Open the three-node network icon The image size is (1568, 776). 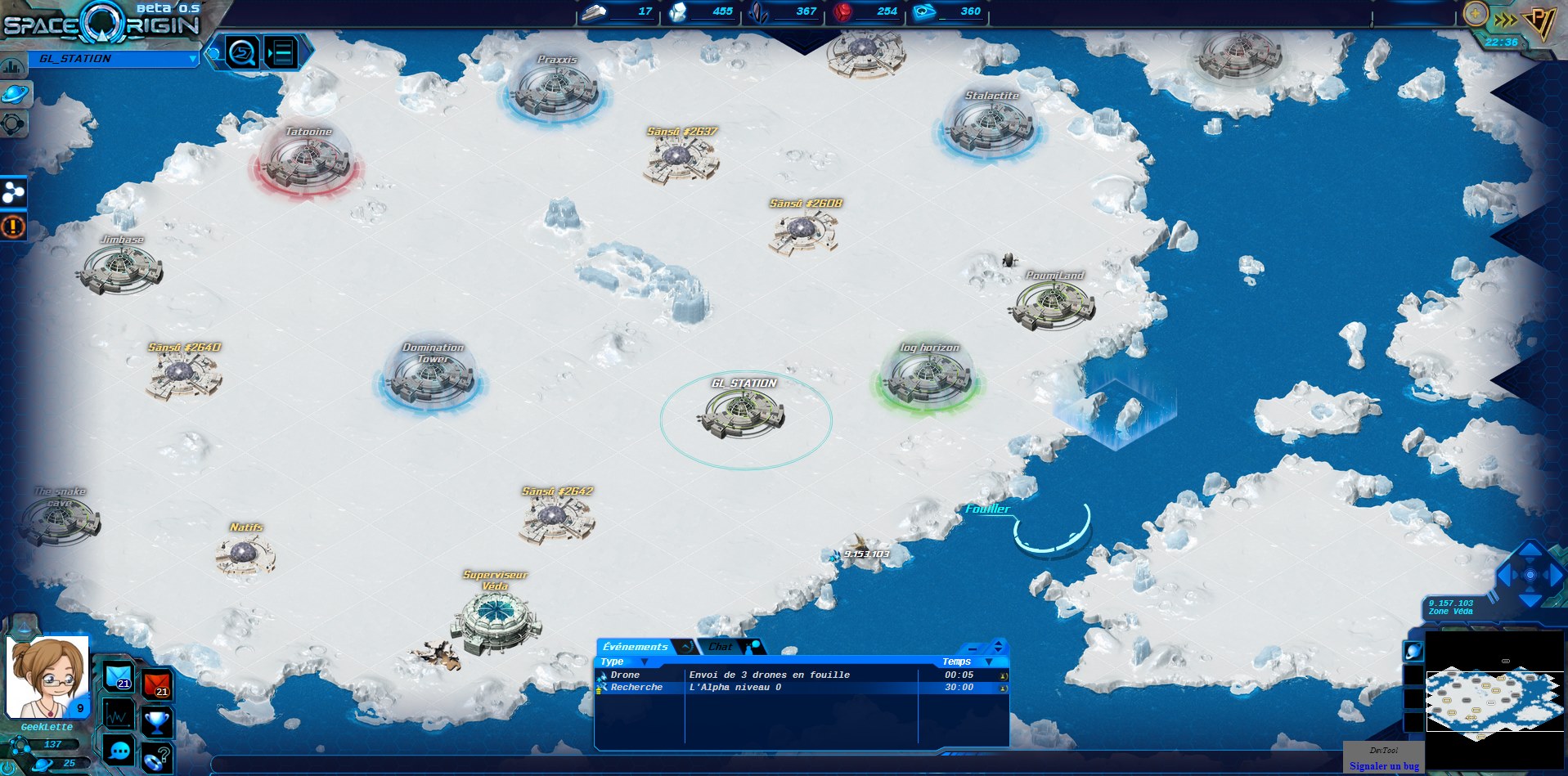(x=14, y=192)
